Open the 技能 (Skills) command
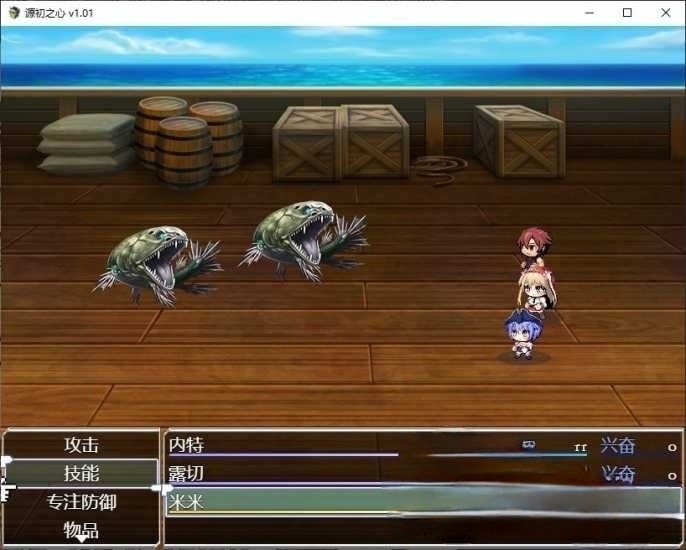Viewport: 686px width, 550px height. (x=81, y=473)
